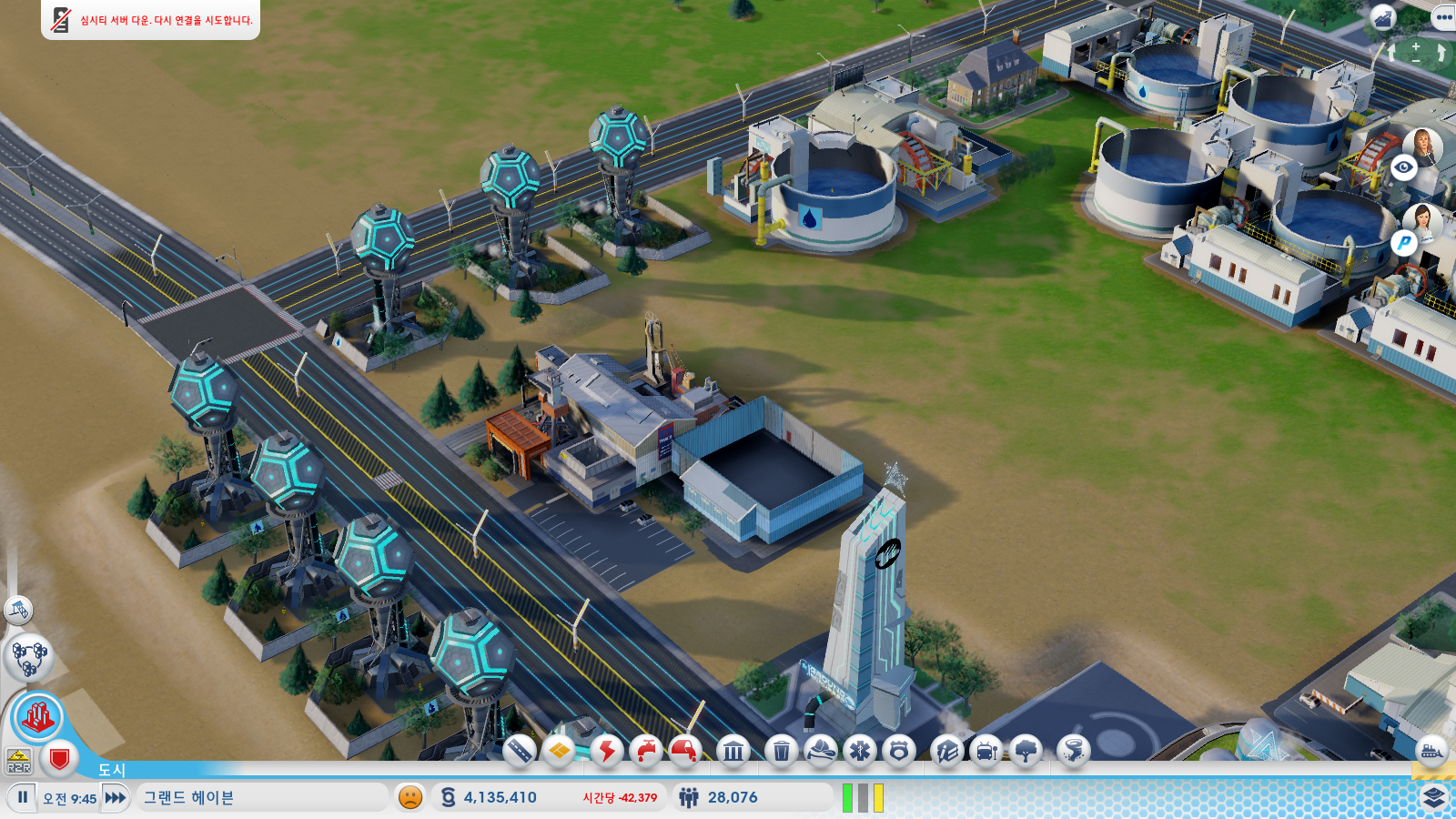Open the education menu

(946, 751)
